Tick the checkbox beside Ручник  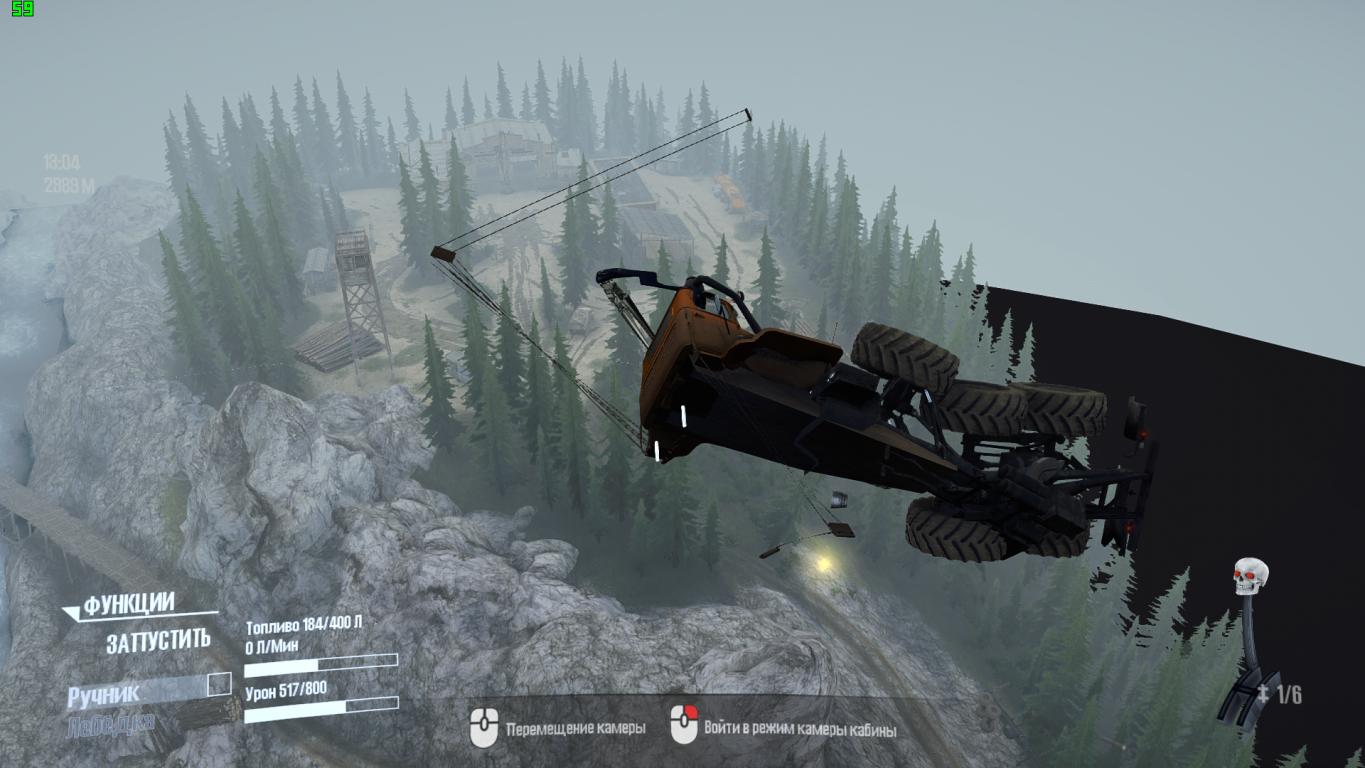tap(219, 685)
